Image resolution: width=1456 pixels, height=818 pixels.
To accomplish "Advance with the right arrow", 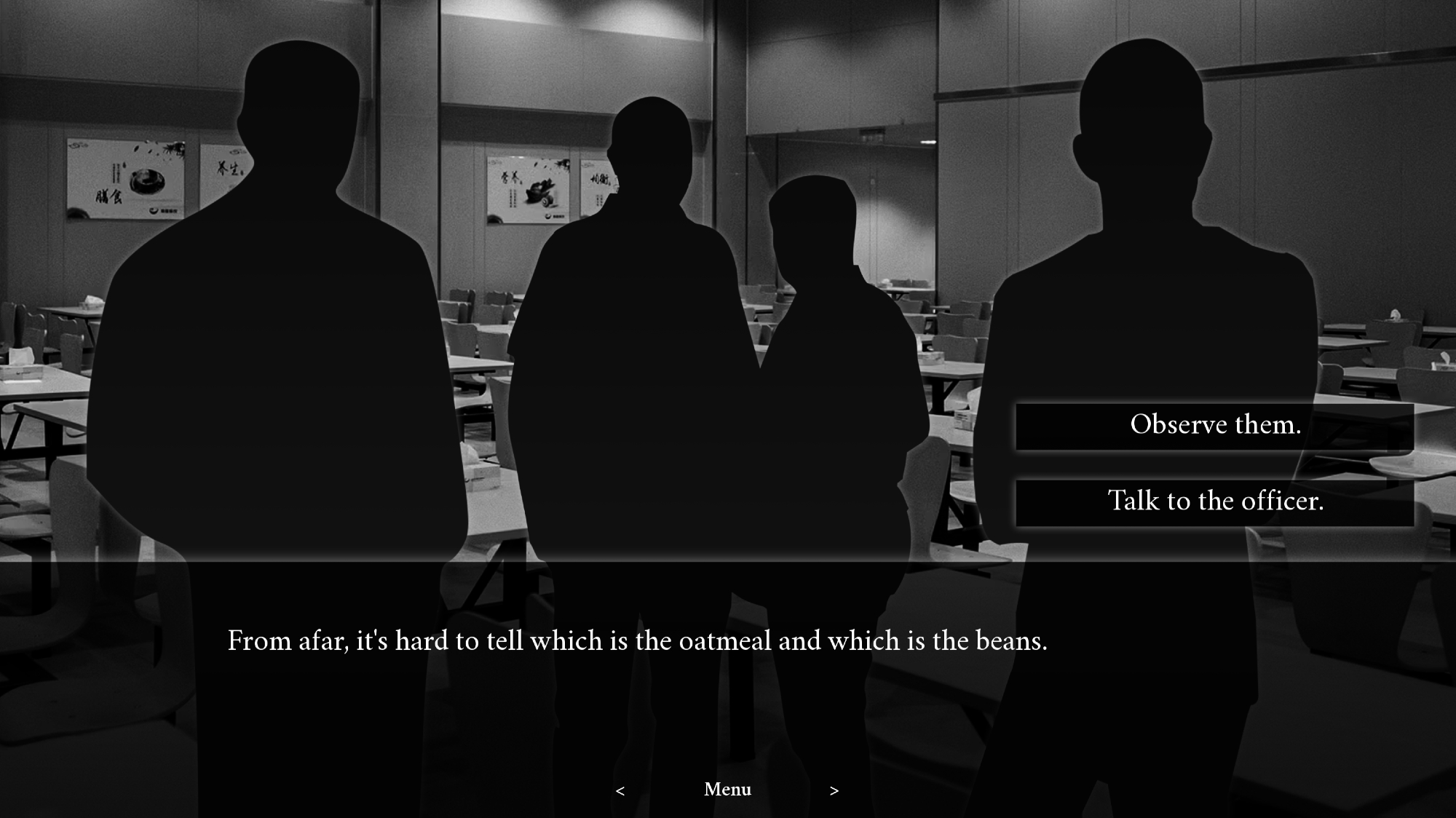I will pyautogui.click(x=834, y=791).
